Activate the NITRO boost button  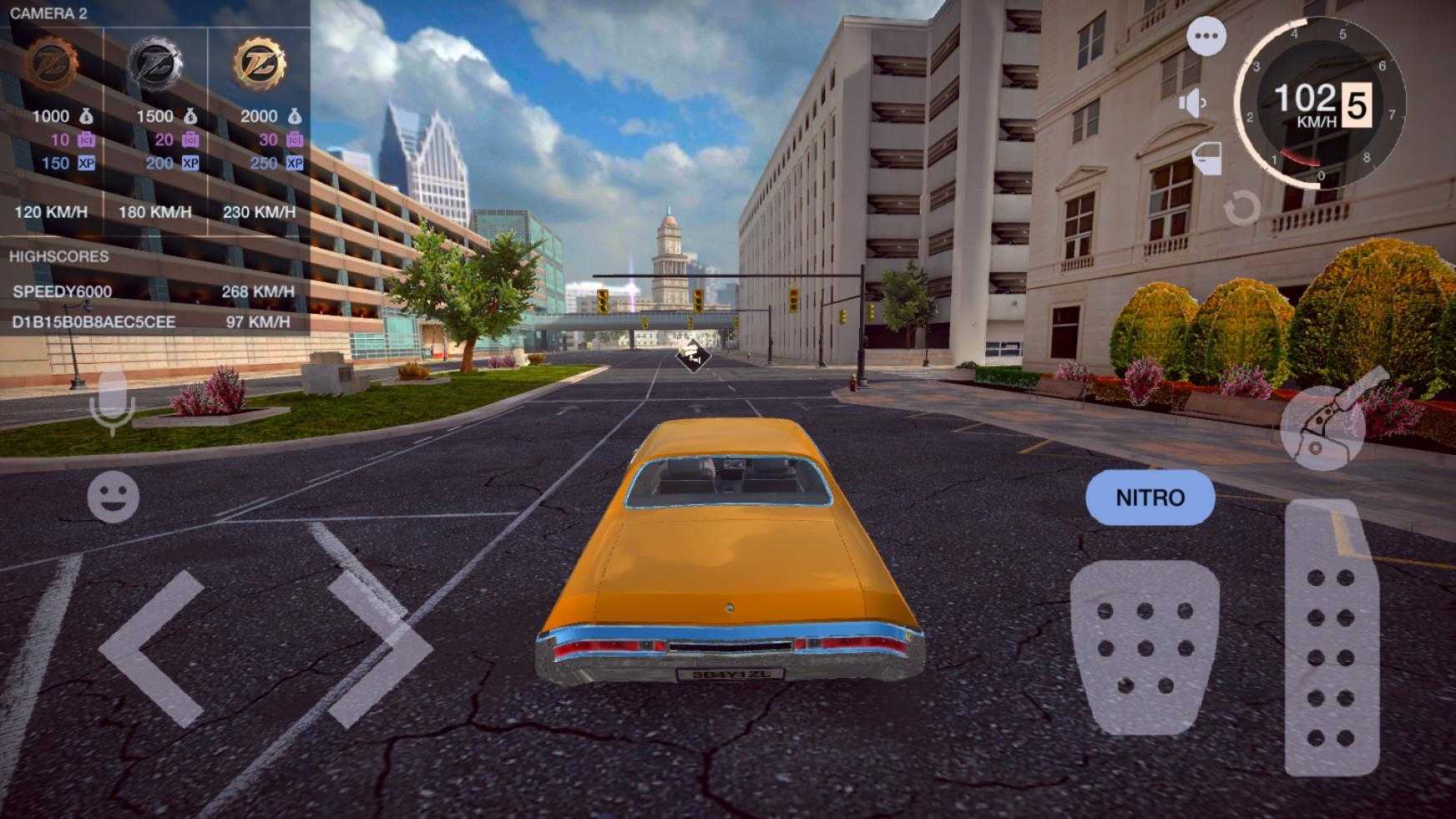[1150, 498]
